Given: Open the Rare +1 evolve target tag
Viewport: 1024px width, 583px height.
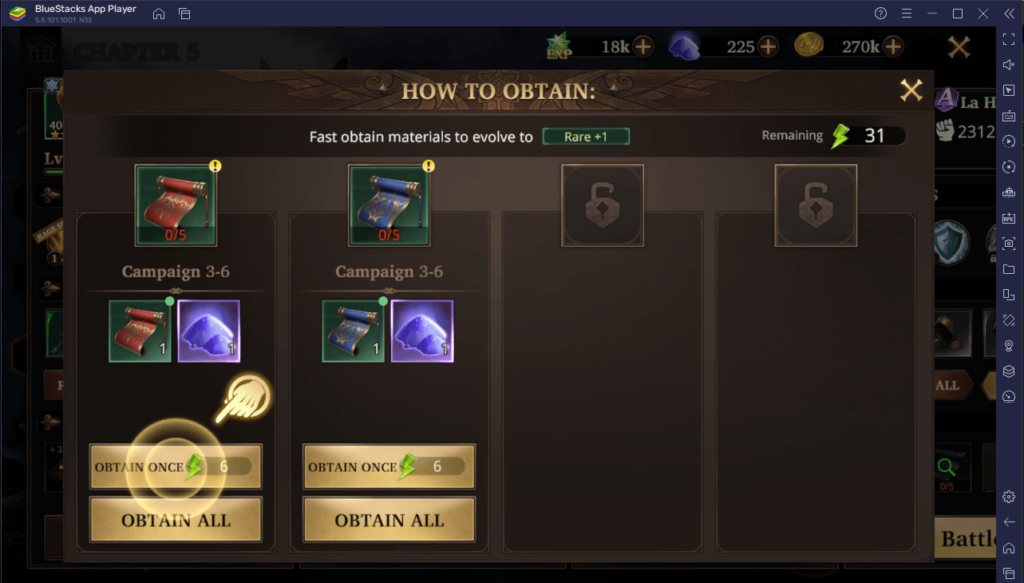Looking at the screenshot, I should coord(586,136).
